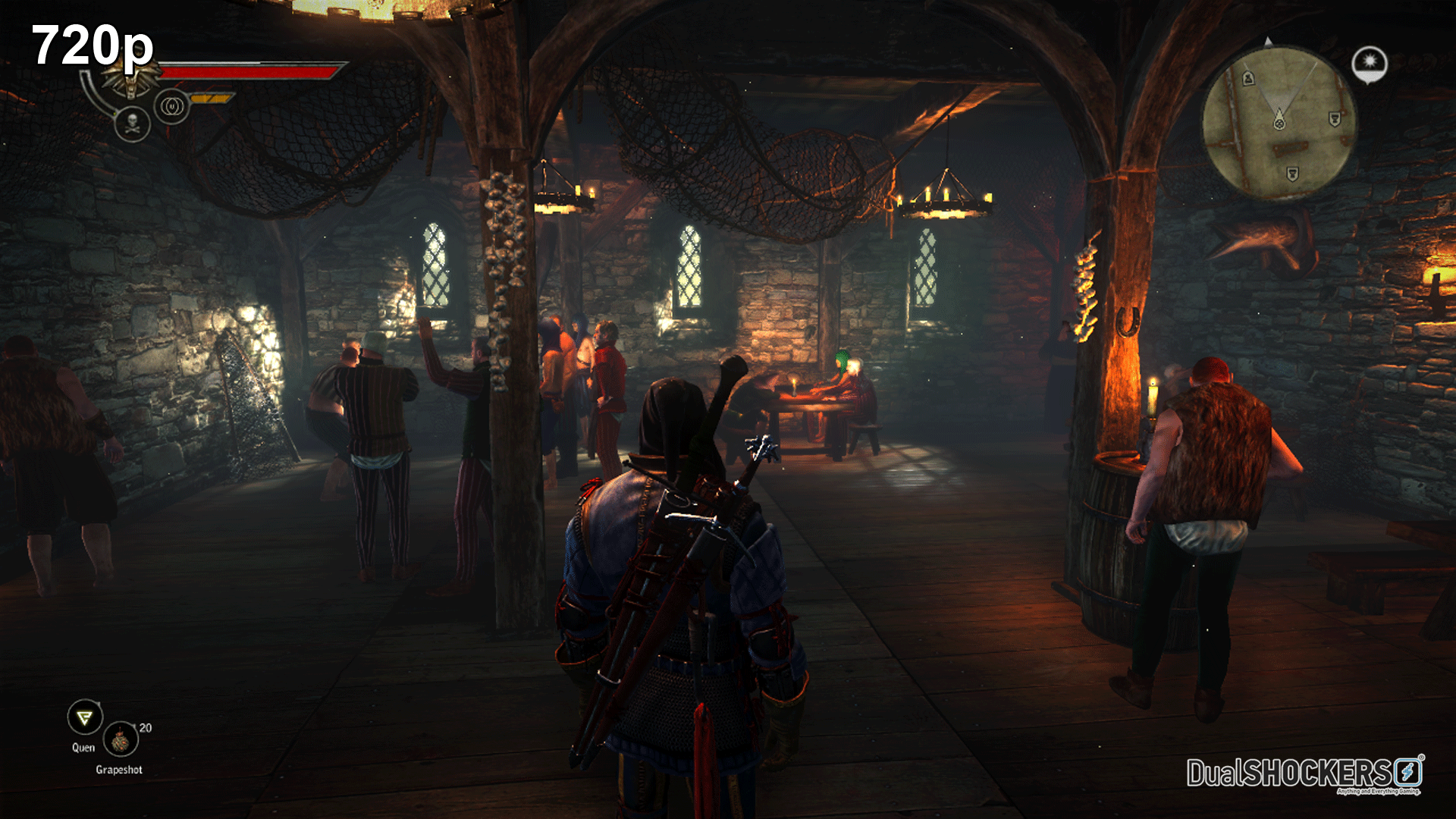
Task: Click the Grapeshot count showing 20
Action: click(145, 728)
